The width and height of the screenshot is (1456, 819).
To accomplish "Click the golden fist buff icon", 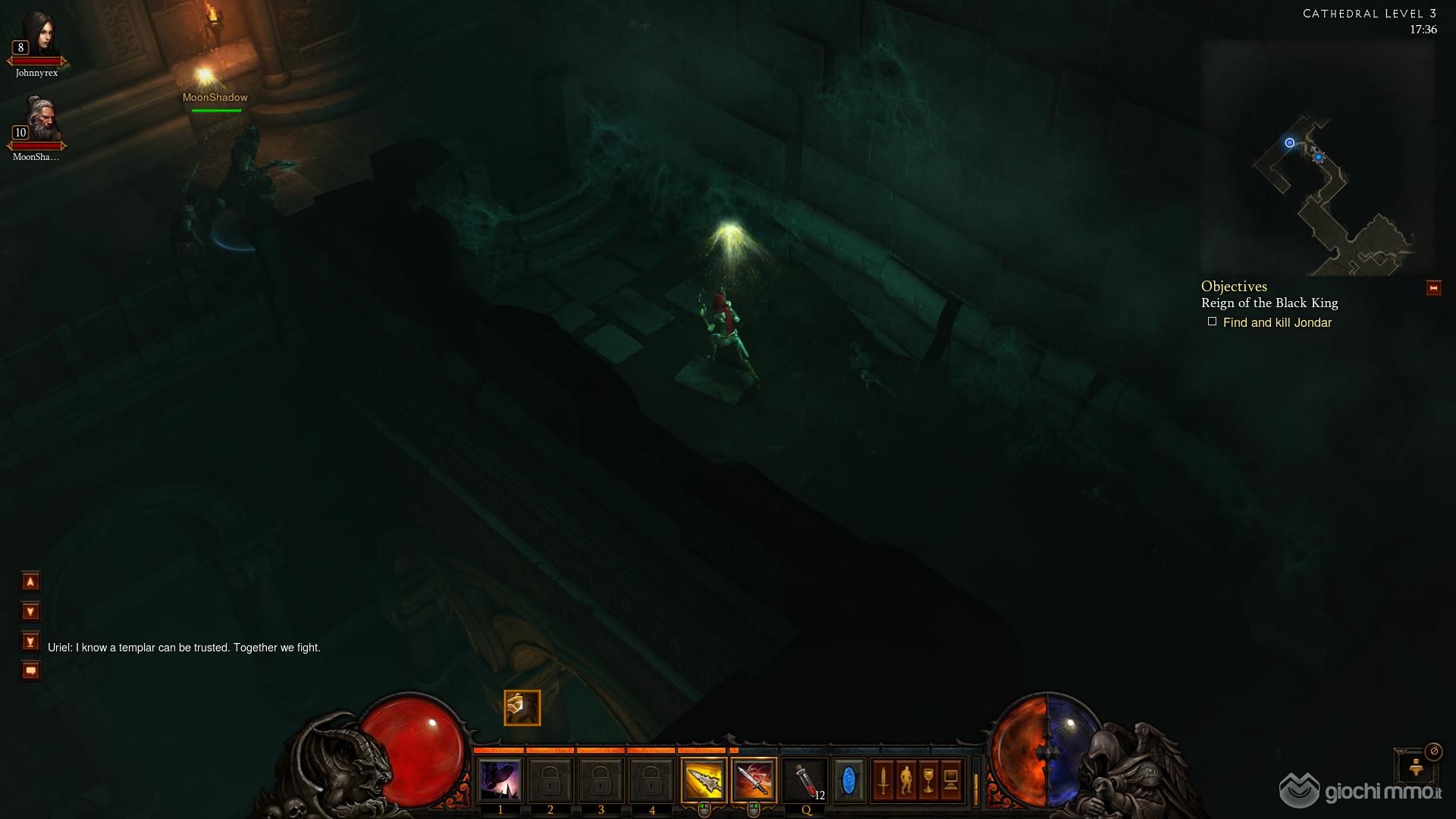I will tap(522, 708).
